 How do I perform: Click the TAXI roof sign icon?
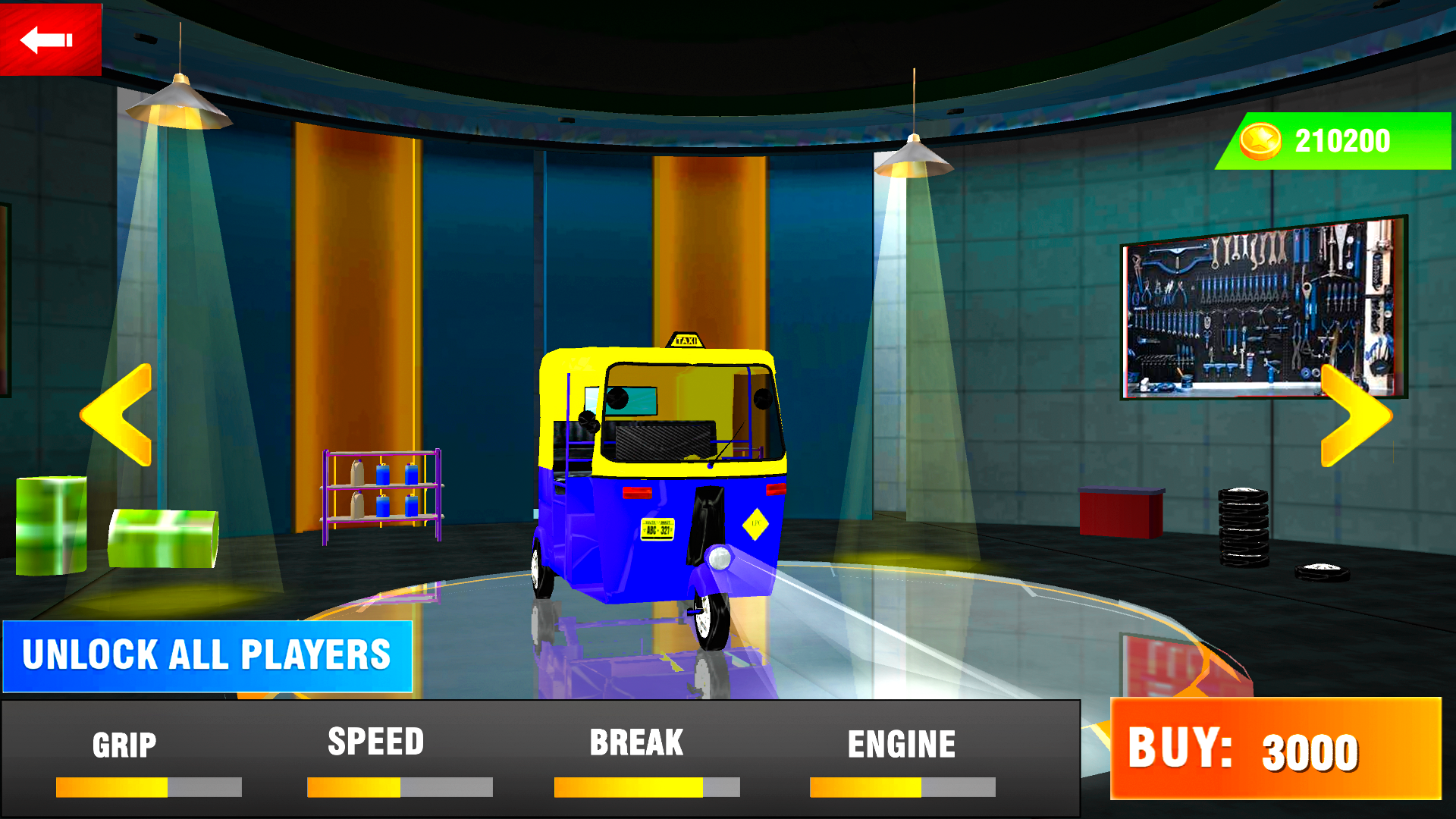(x=685, y=339)
